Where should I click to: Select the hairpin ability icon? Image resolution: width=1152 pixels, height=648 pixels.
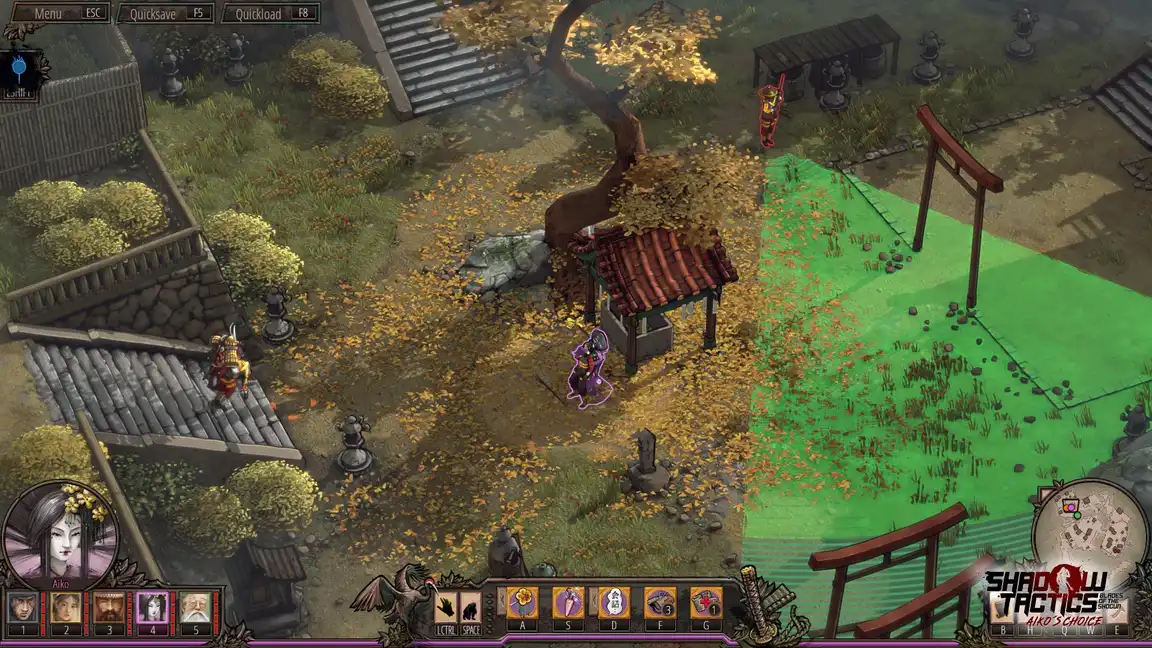pyautogui.click(x=568, y=602)
